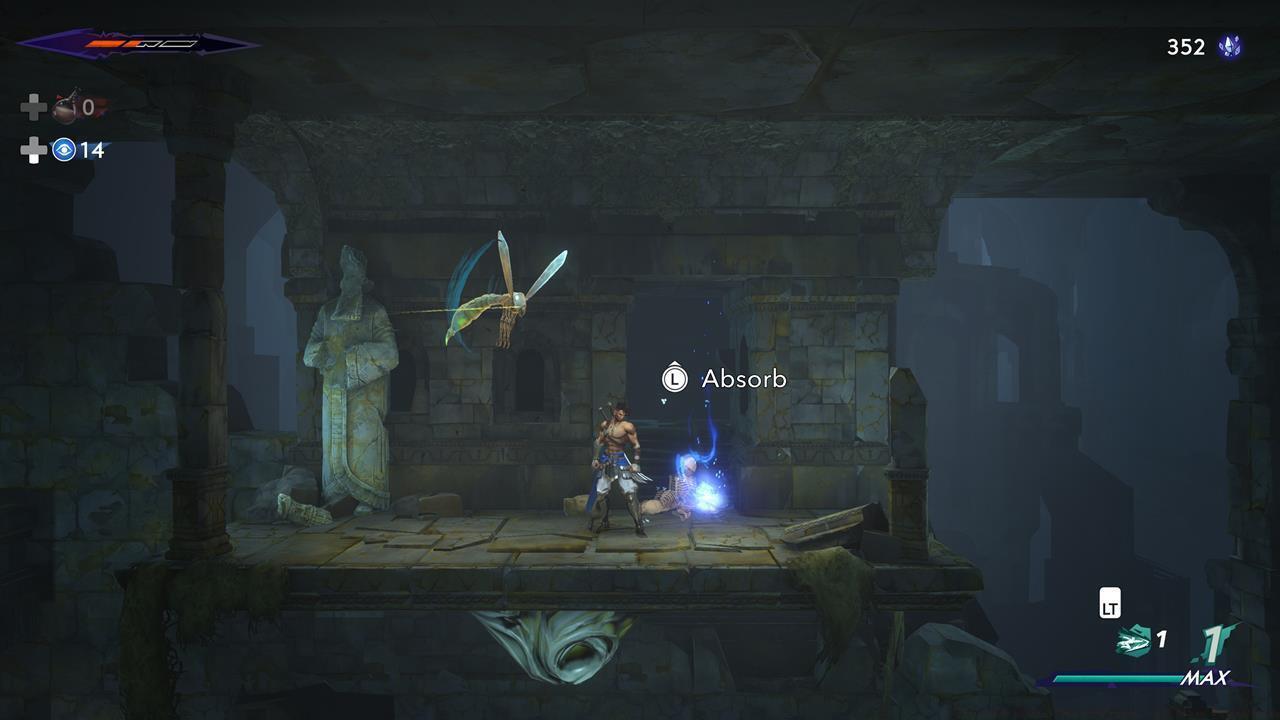Screen dimensions: 1280x720
Task: Click the LT button prompt icon
Action: pos(1109,603)
